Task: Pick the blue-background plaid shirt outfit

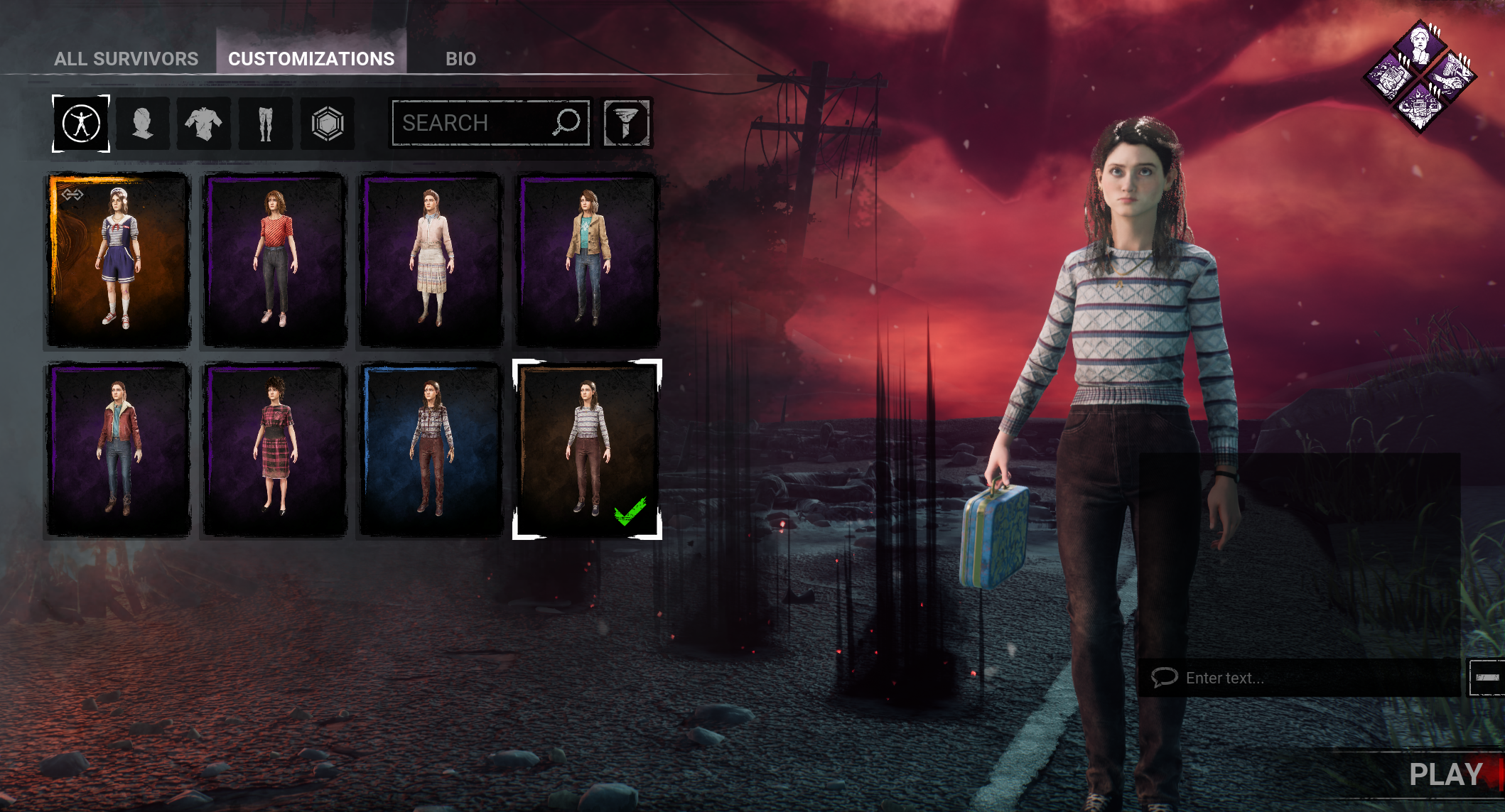Action: pos(431,449)
